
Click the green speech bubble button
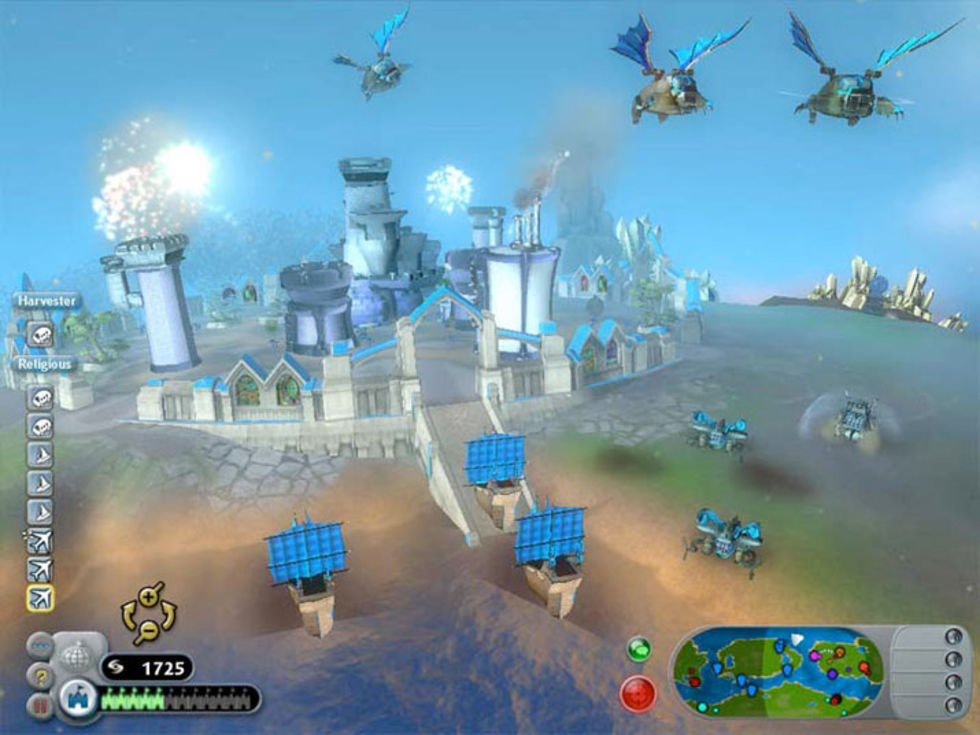638,648
